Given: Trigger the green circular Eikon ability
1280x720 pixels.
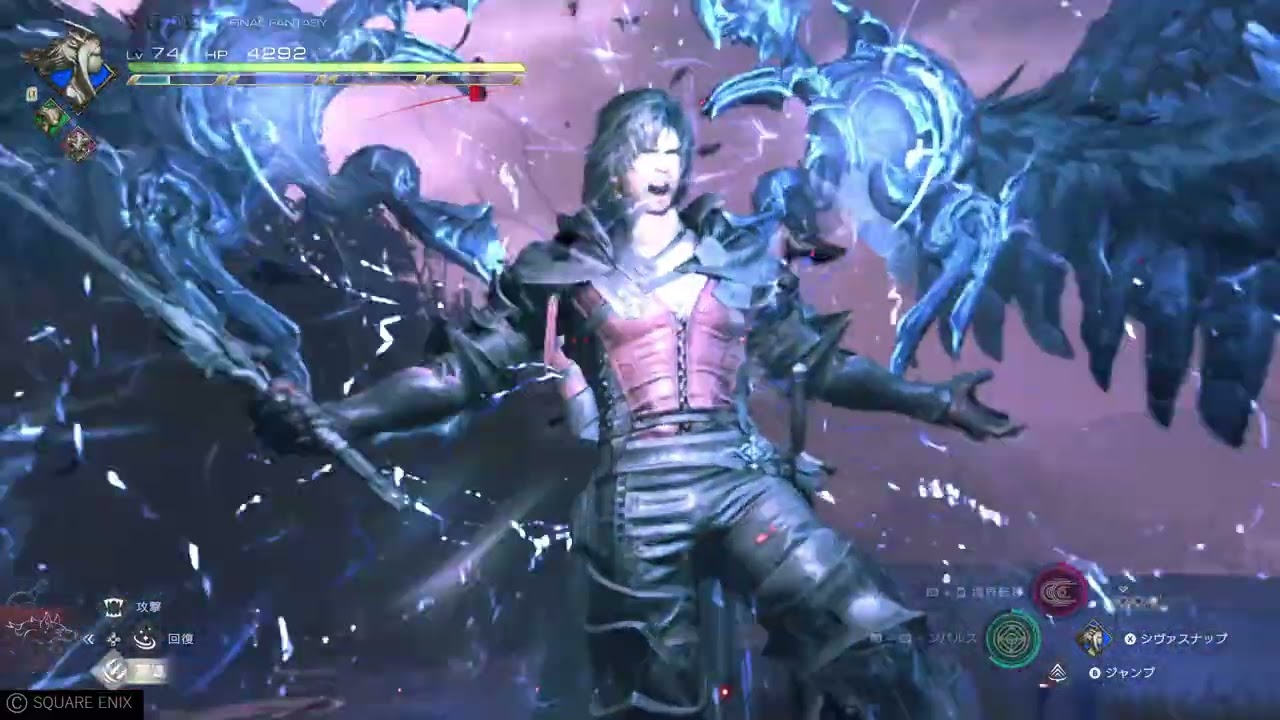Looking at the screenshot, I should tap(1012, 638).
